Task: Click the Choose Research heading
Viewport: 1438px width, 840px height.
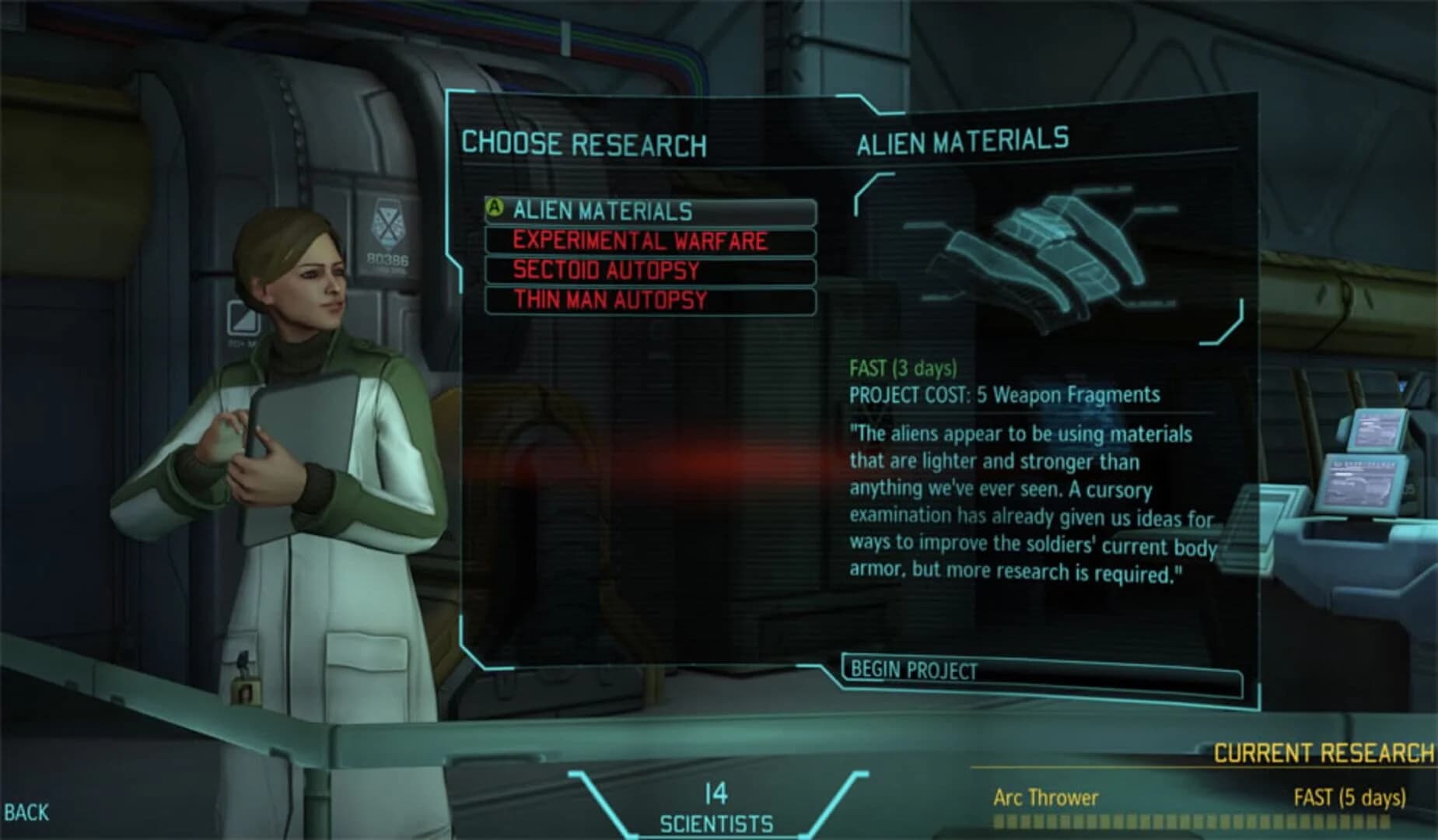Action: (585, 142)
